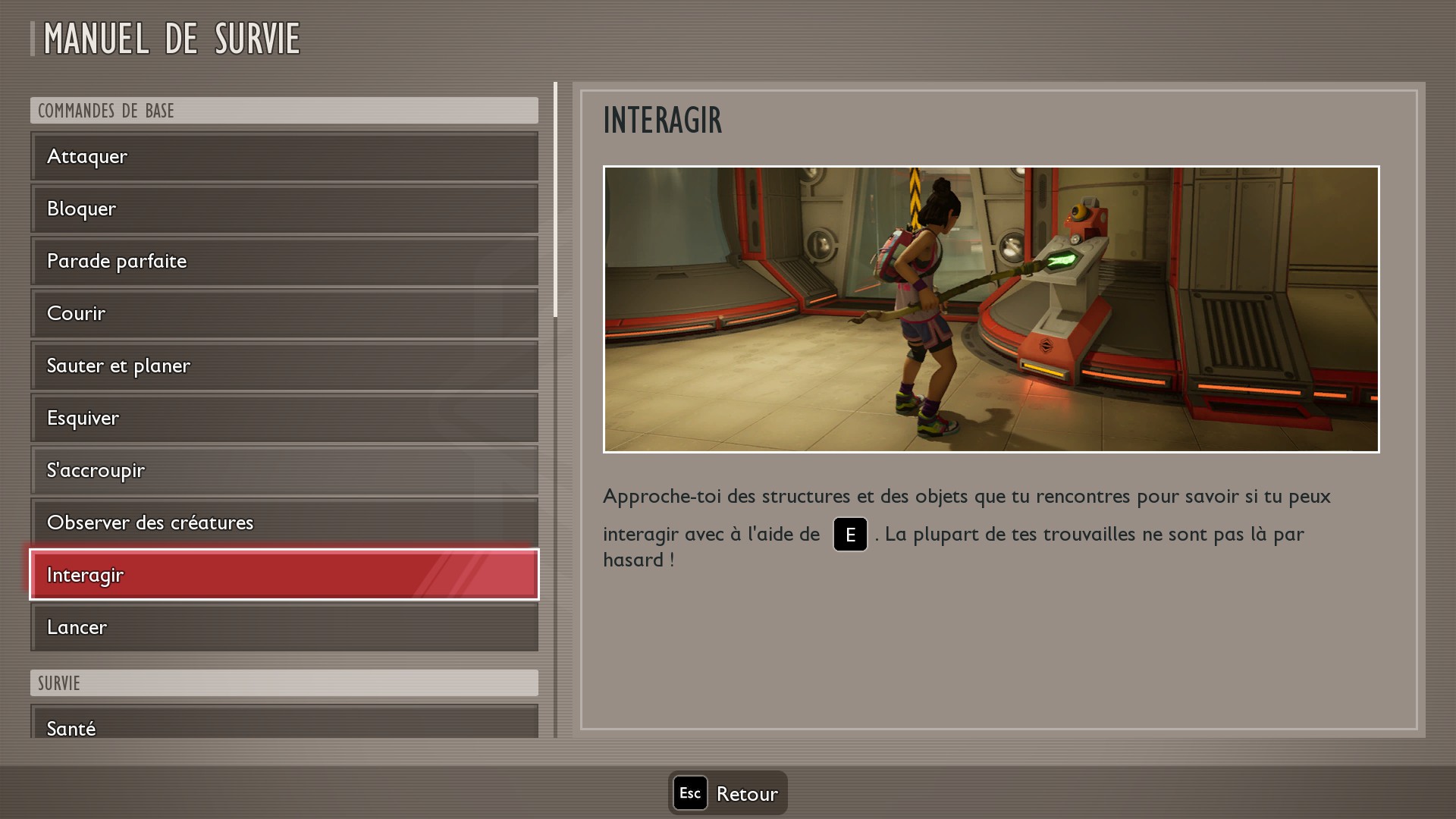Select the Esquiver entry

(x=284, y=418)
